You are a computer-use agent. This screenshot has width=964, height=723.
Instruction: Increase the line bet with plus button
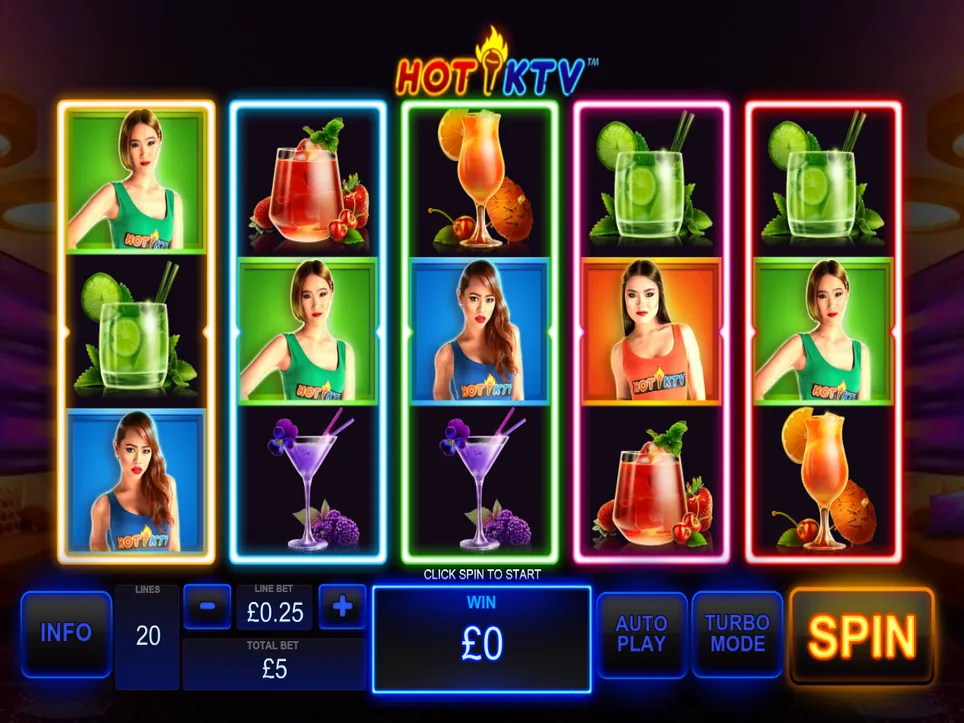pos(342,606)
